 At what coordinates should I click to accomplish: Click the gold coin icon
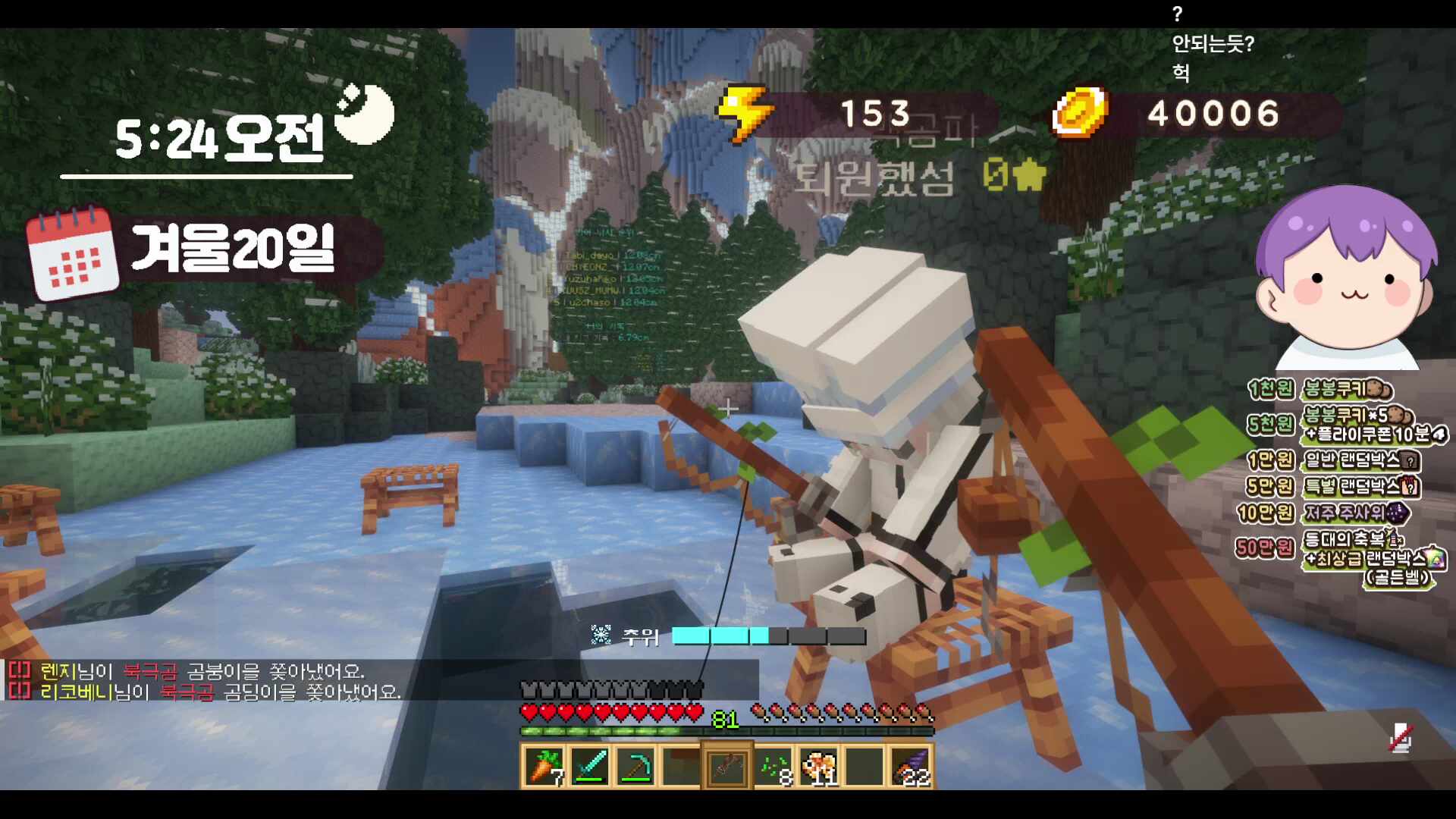pyautogui.click(x=1079, y=114)
